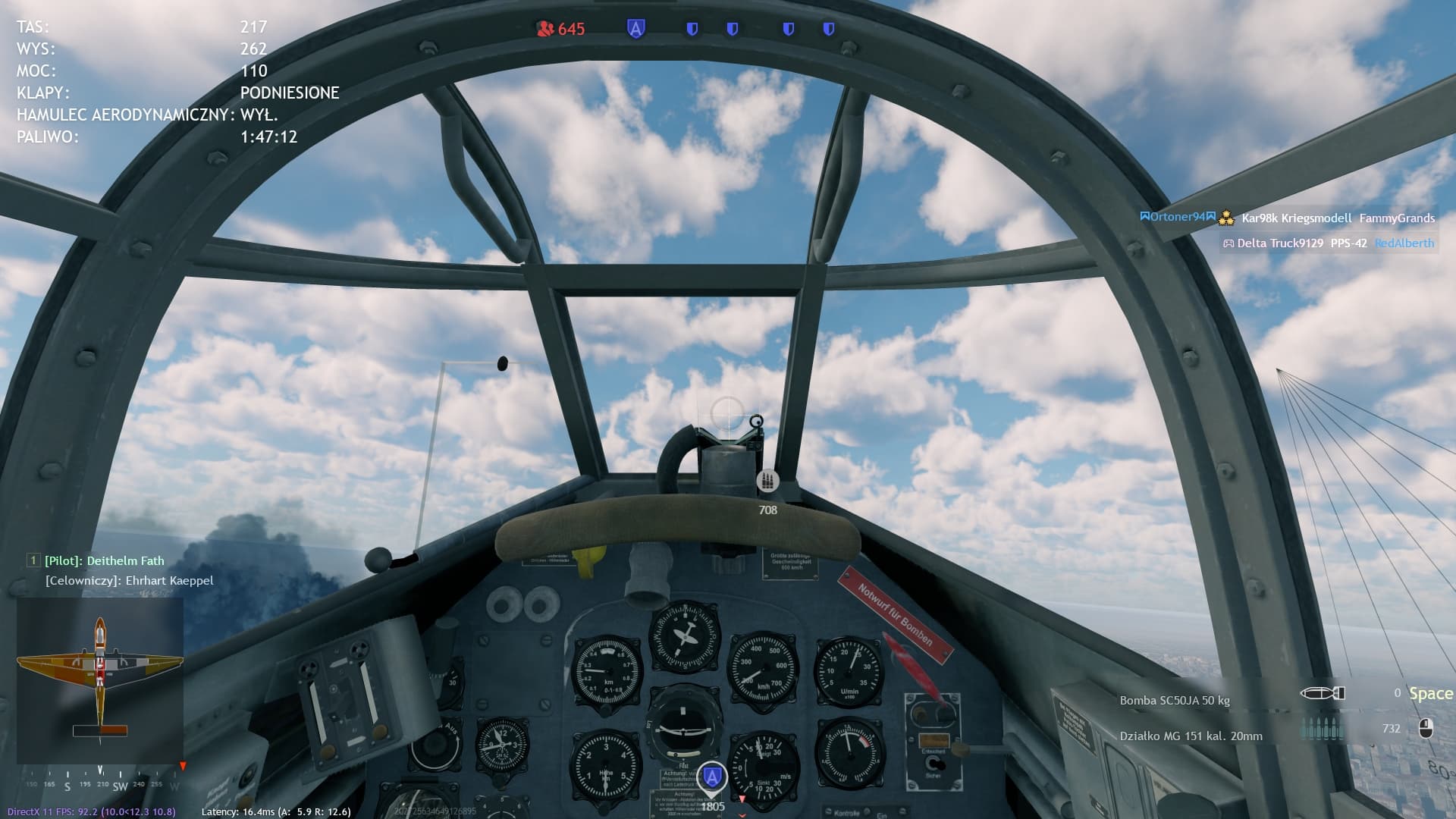This screenshot has height=819, width=1456.
Task: Click the Space keybind label for bombs
Action: click(x=1429, y=693)
